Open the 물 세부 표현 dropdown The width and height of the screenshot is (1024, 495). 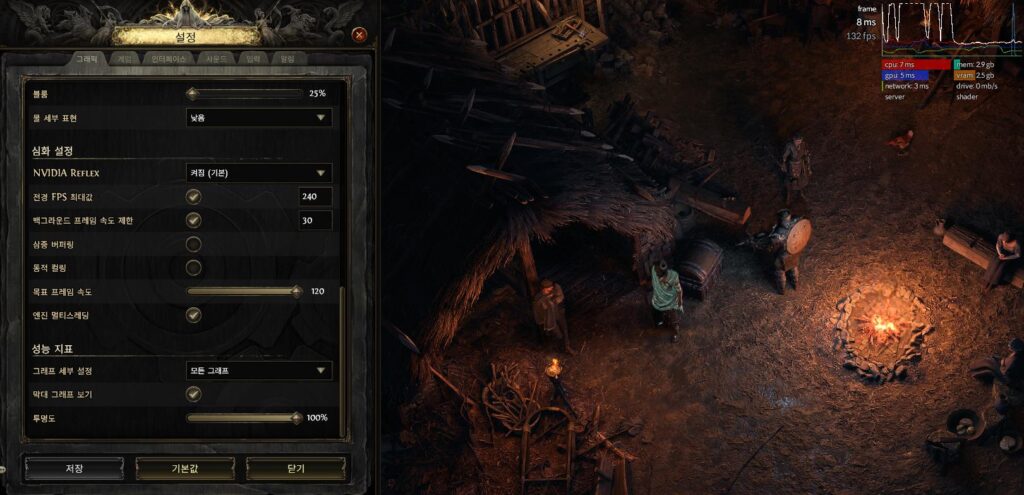tap(259, 118)
